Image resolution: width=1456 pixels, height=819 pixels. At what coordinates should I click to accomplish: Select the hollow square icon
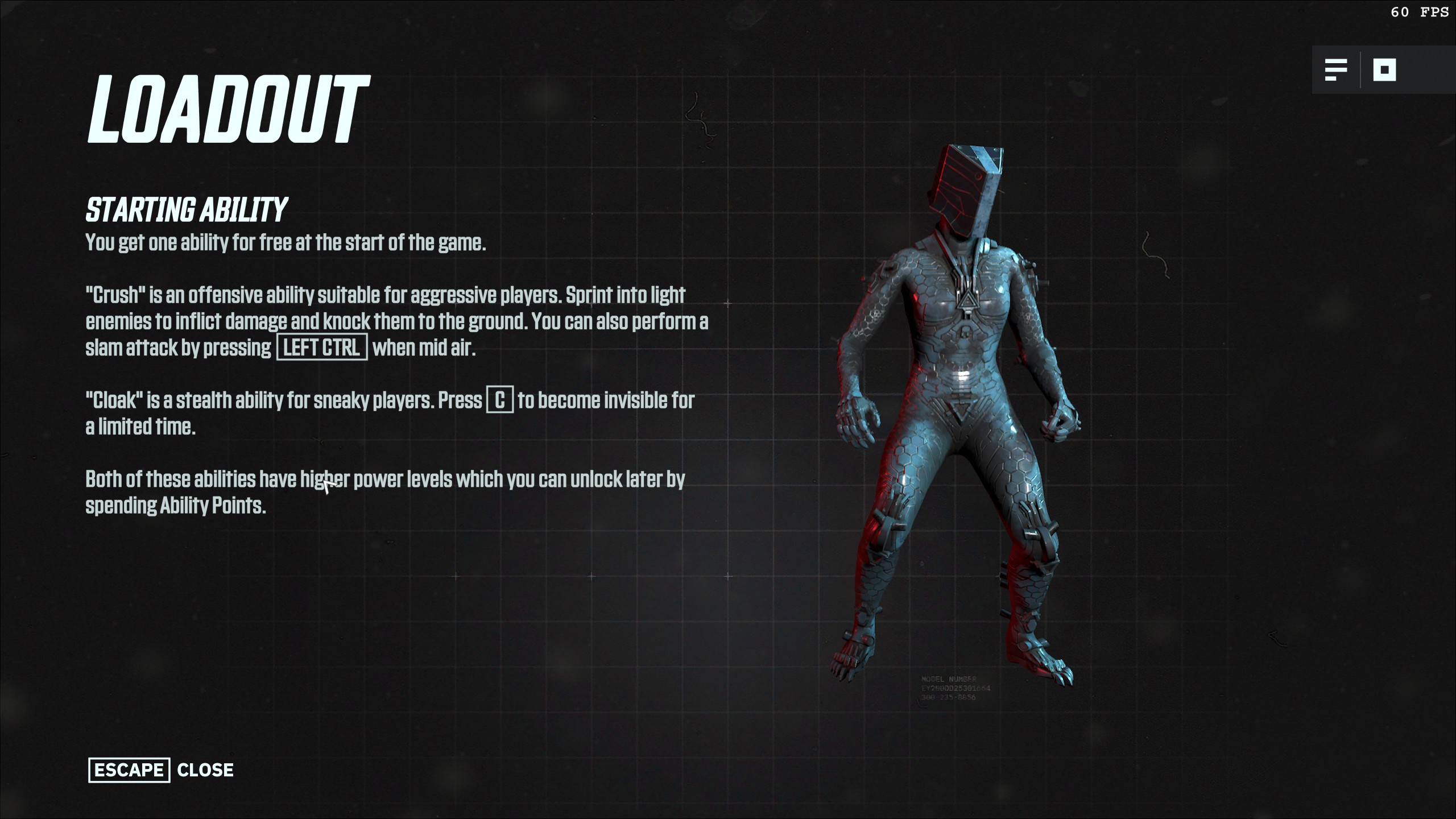[1384, 71]
